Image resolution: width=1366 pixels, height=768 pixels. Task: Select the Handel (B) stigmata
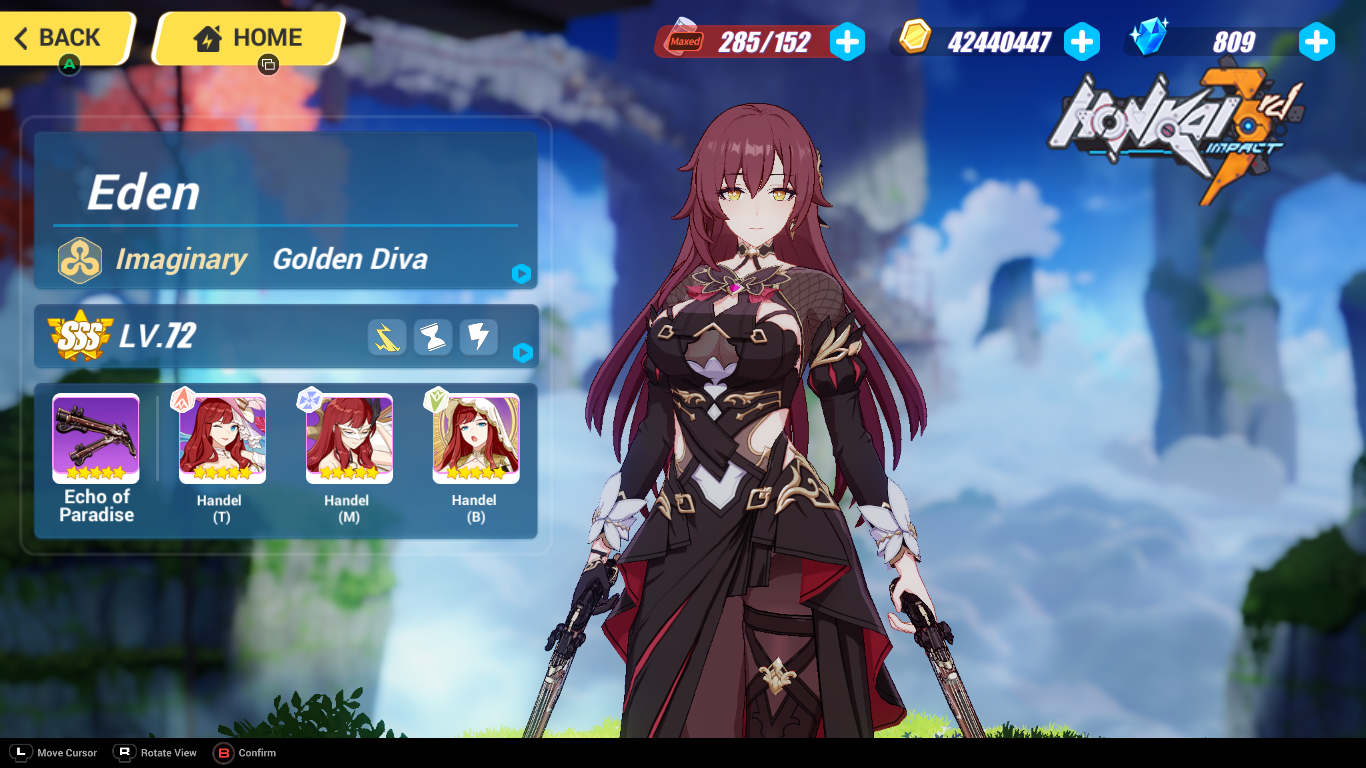[x=474, y=438]
